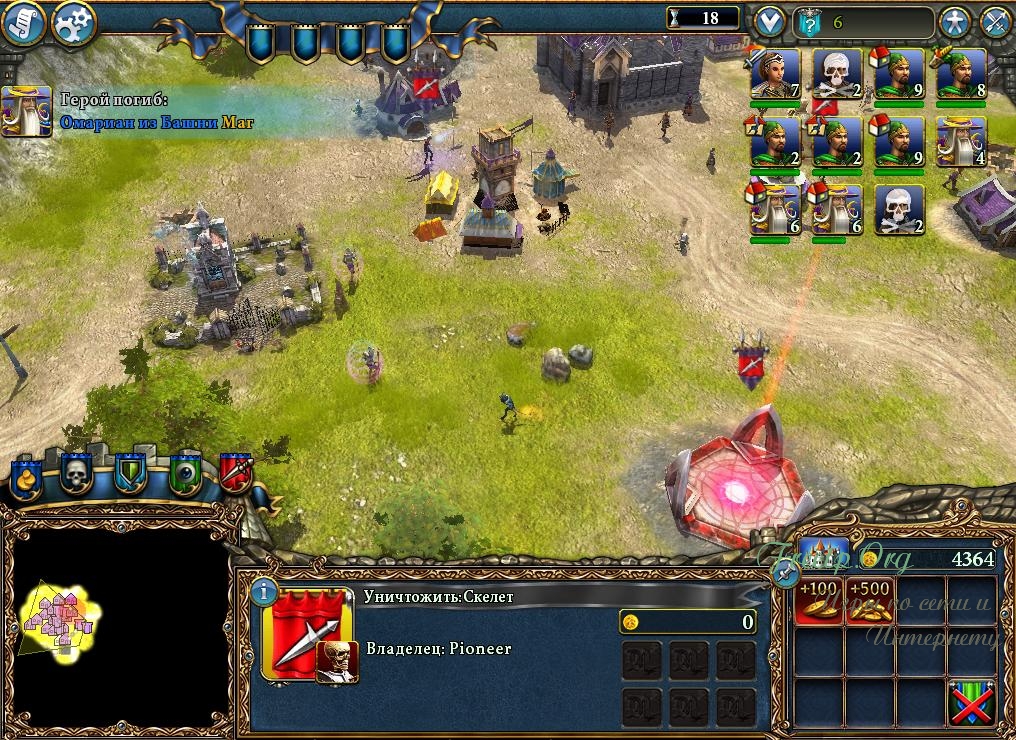This screenshot has width=1016, height=740.
Task: Add +100 gold to the flag reward
Action: tap(818, 601)
